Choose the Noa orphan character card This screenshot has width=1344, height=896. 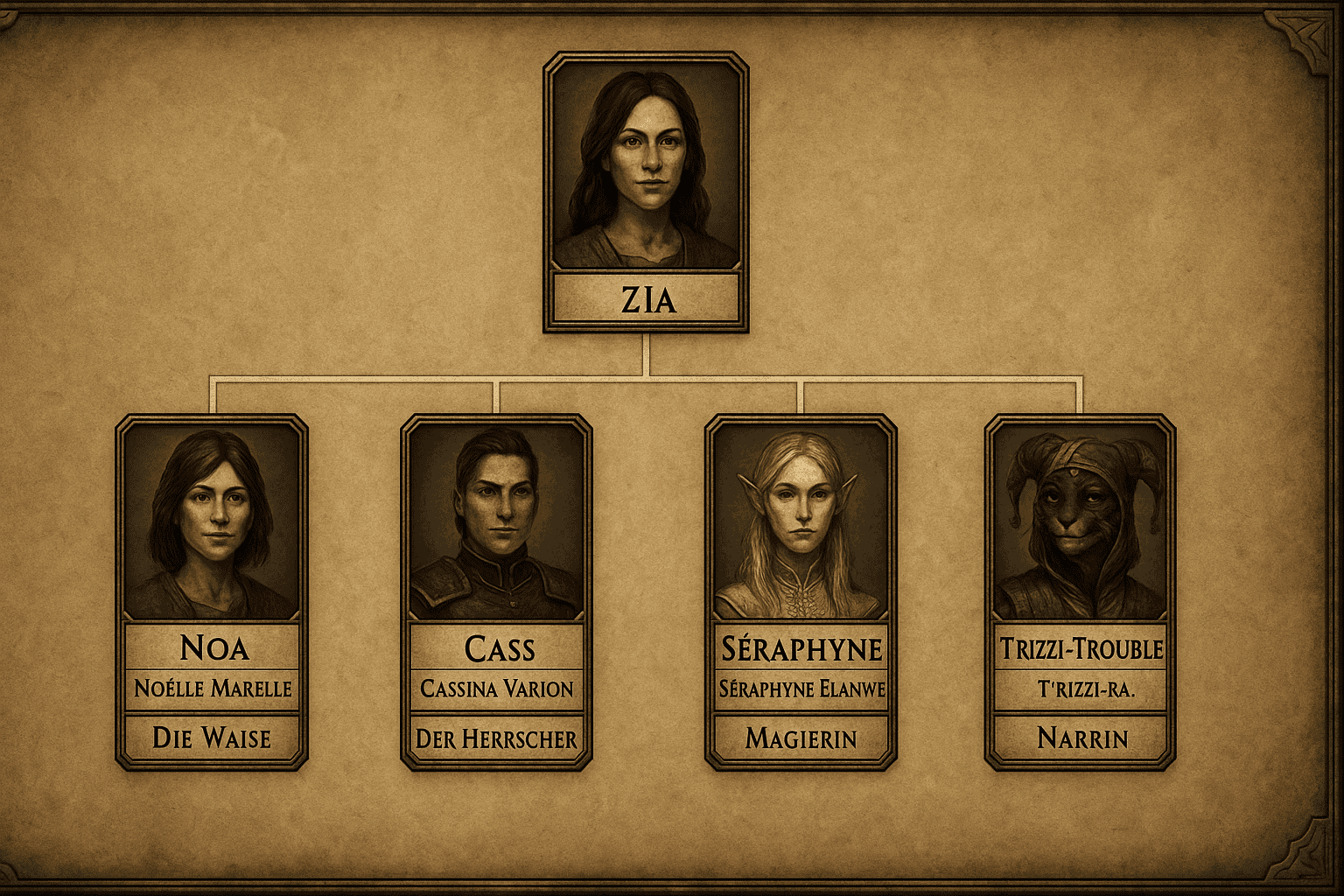212,592
